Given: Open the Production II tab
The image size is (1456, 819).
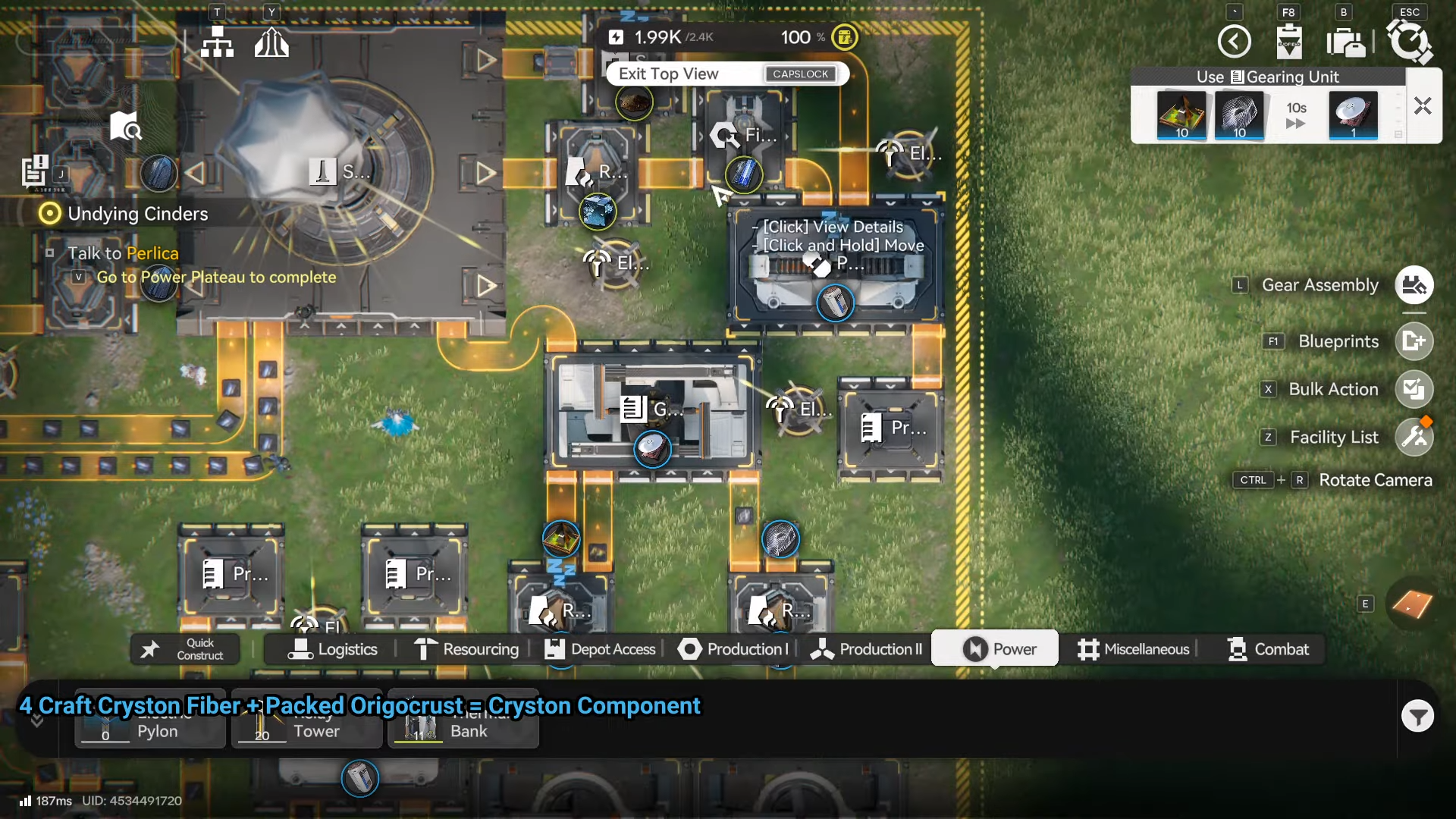Looking at the screenshot, I should tap(866, 649).
